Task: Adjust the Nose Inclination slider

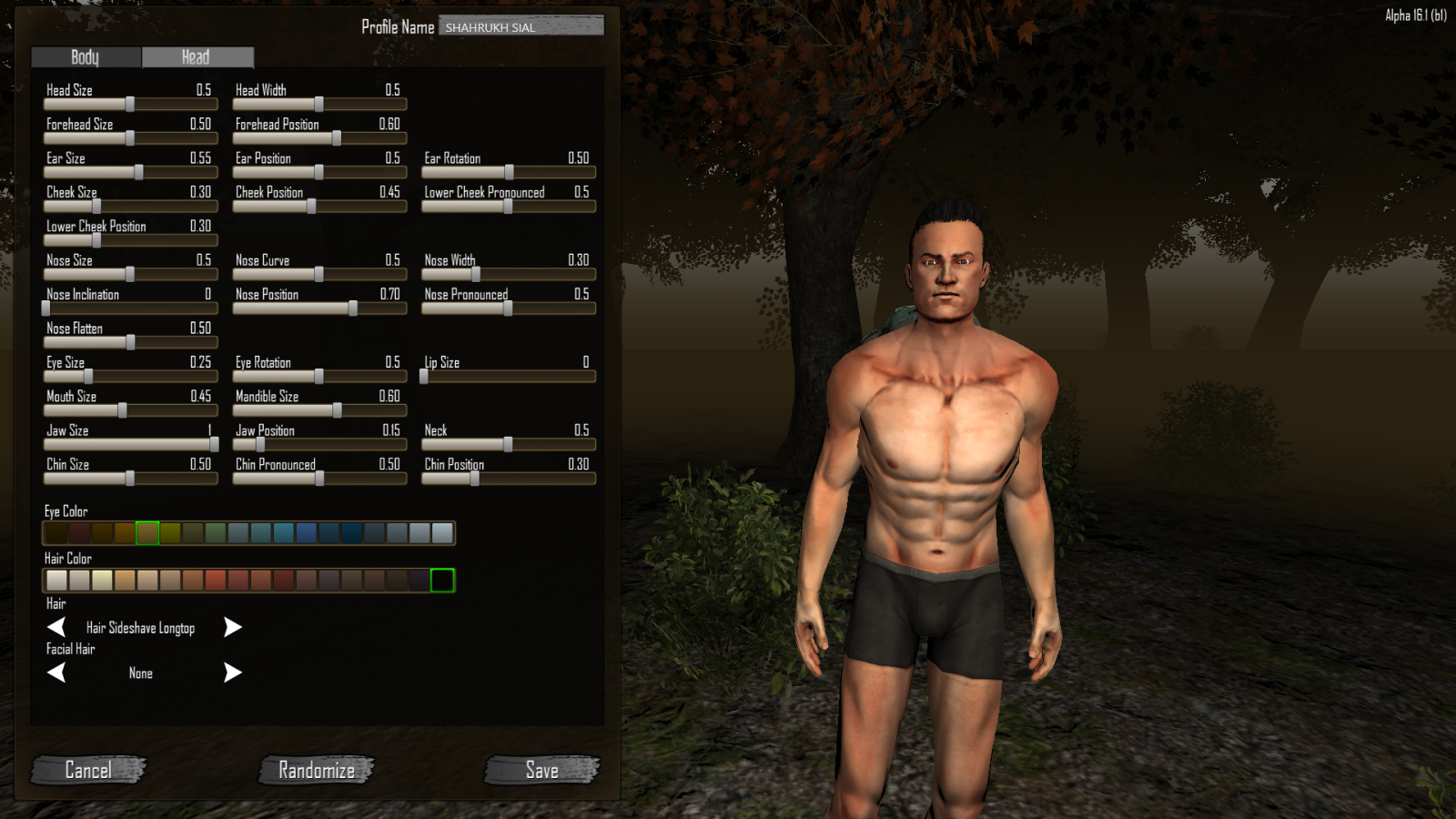Action: (x=45, y=308)
